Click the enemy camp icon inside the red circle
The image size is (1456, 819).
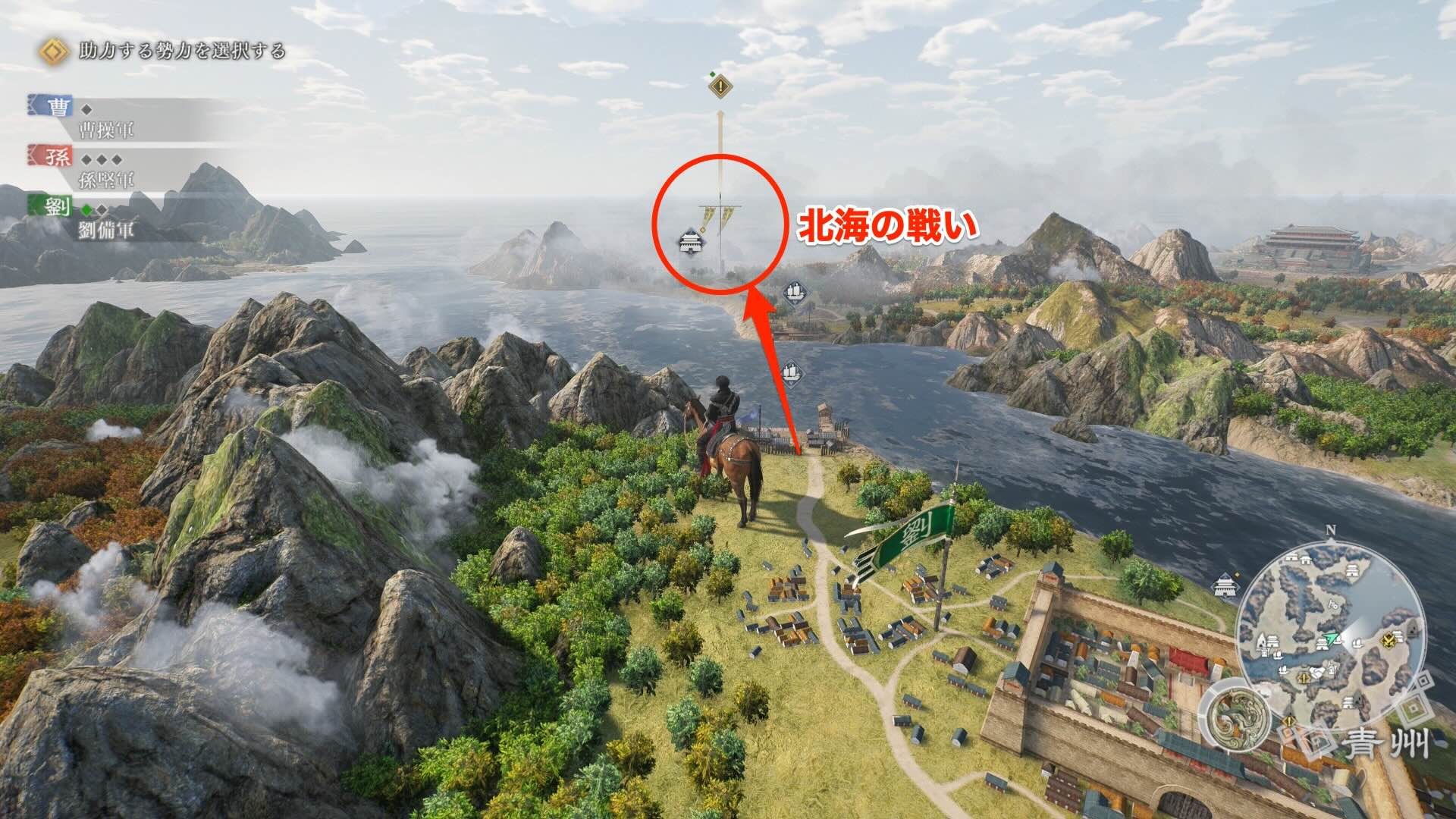(x=690, y=243)
